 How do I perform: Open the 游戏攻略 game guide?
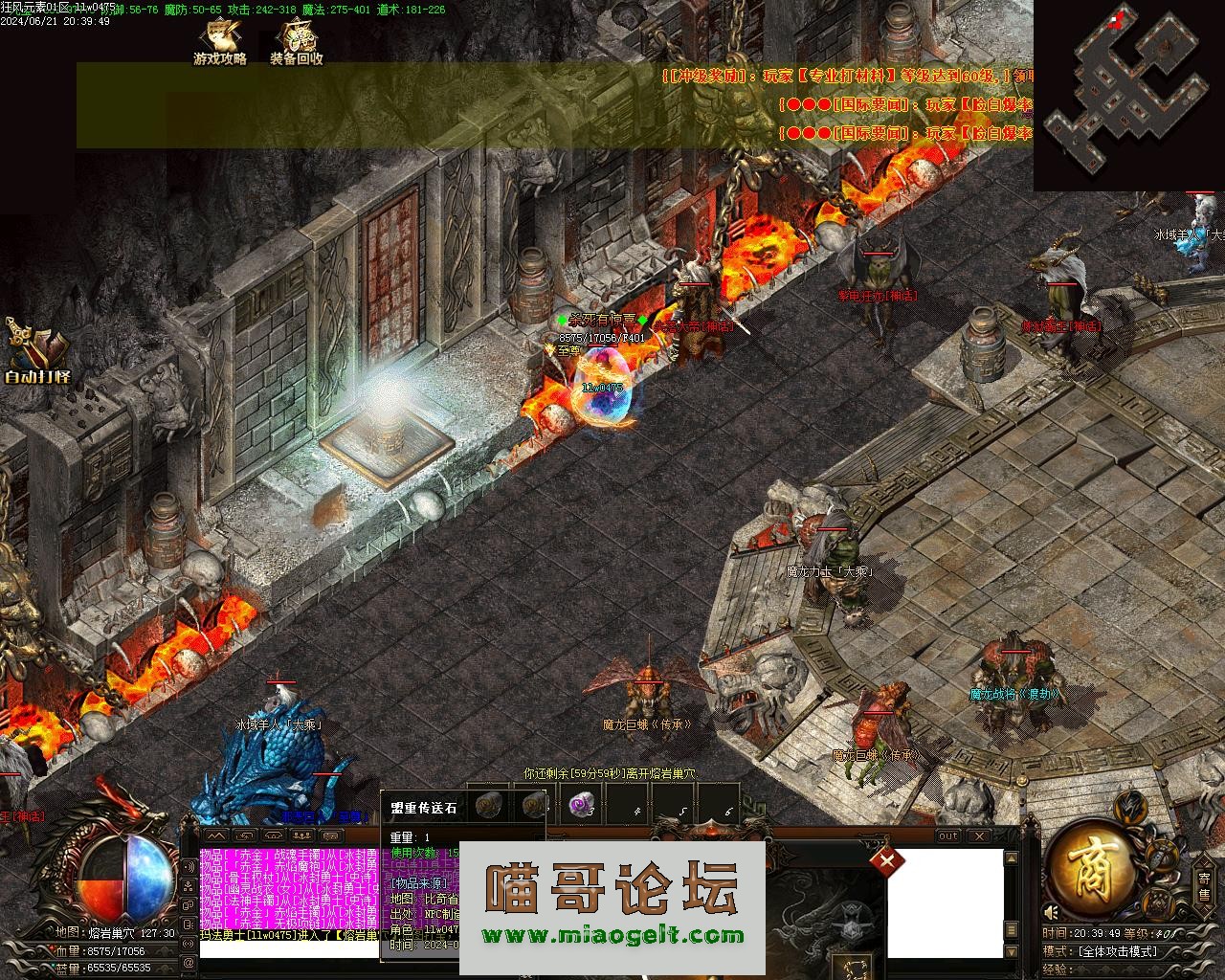220,43
